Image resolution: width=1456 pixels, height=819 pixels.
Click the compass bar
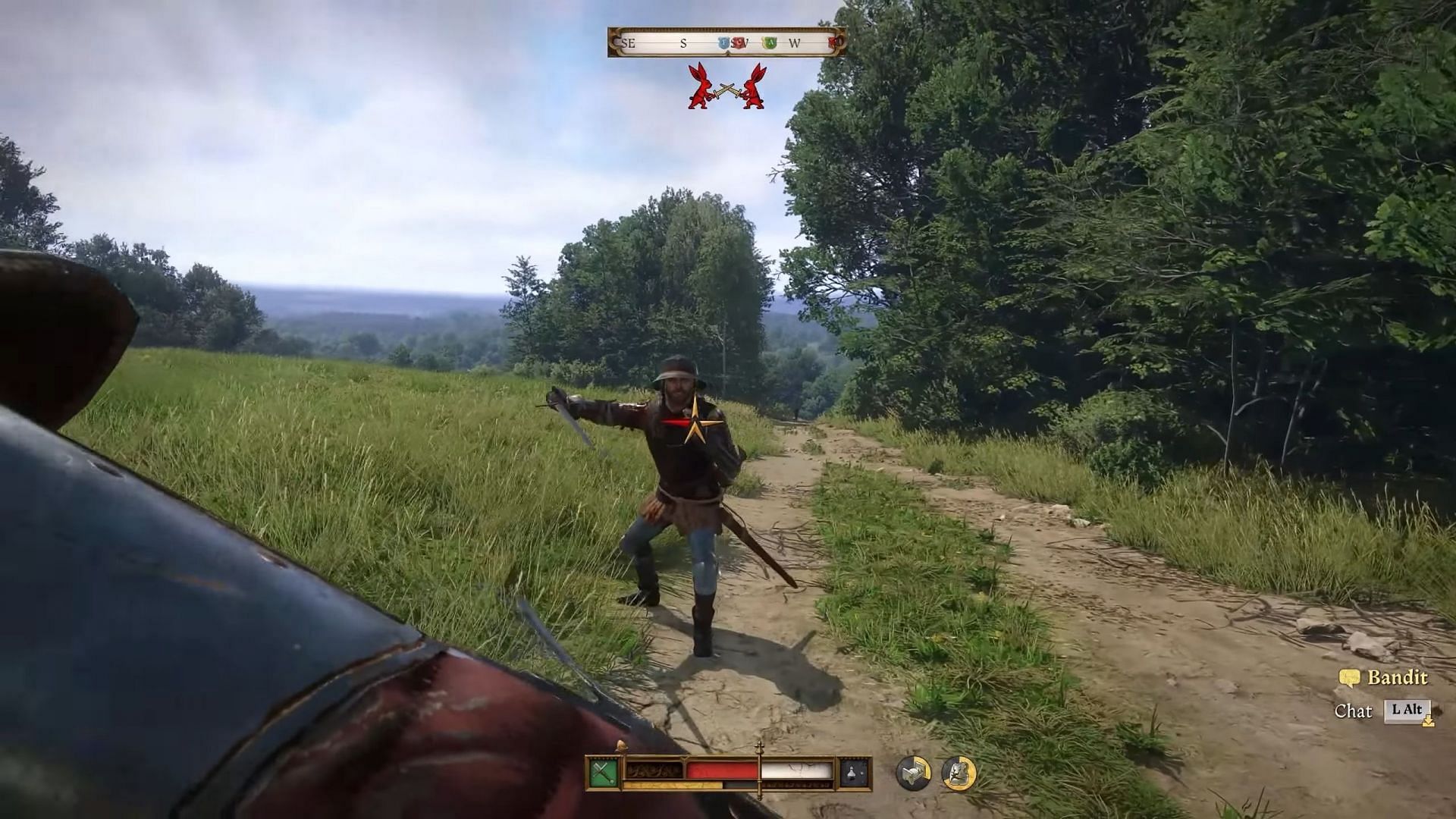click(x=726, y=42)
